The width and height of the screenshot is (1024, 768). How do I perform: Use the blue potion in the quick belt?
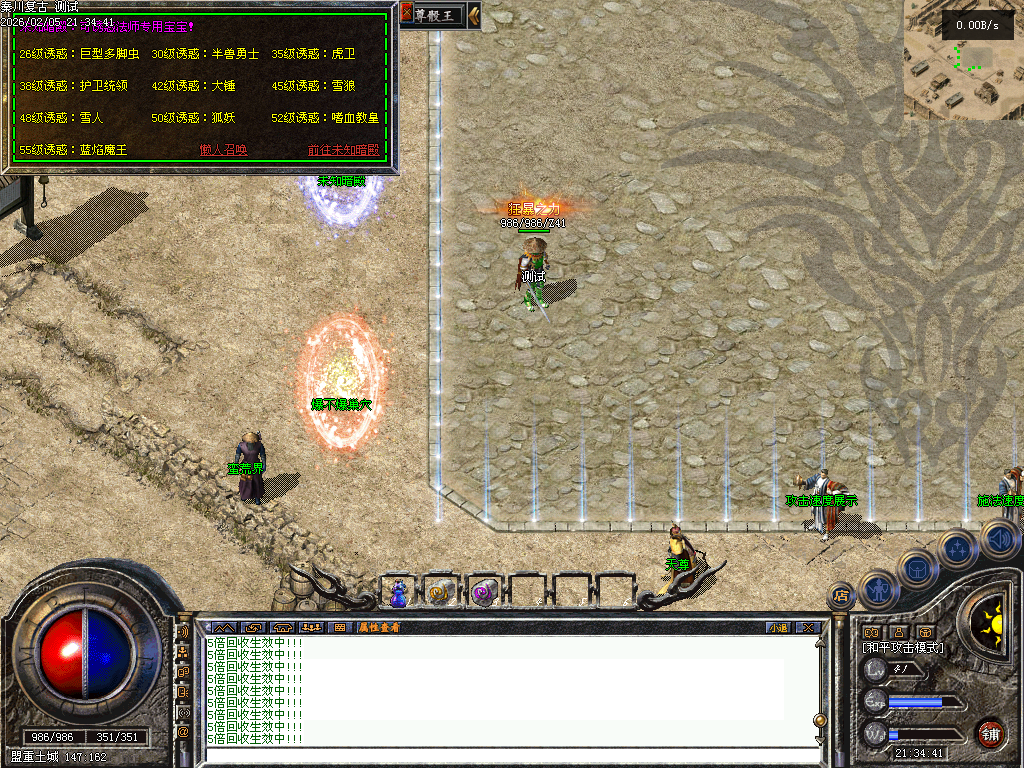point(399,593)
